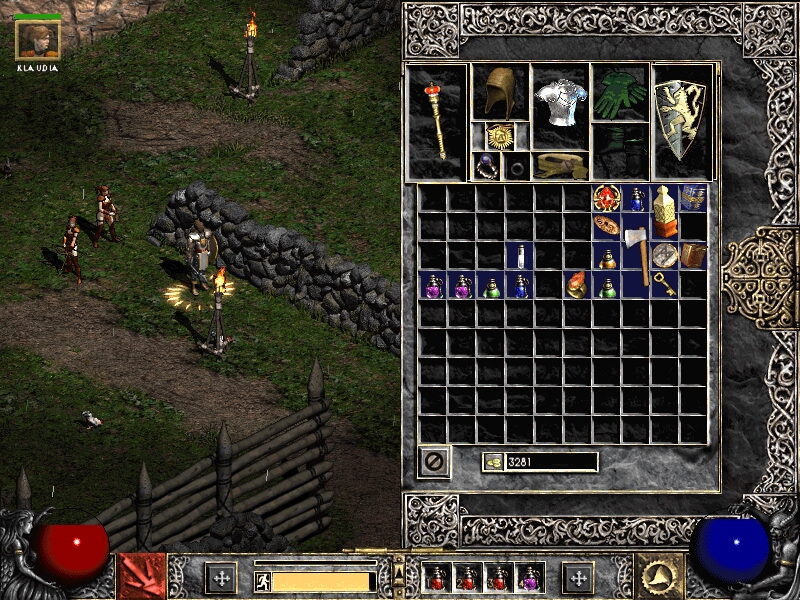The image size is (800, 600).
Task: Select the ivory tower-shaped item
Action: [664, 211]
